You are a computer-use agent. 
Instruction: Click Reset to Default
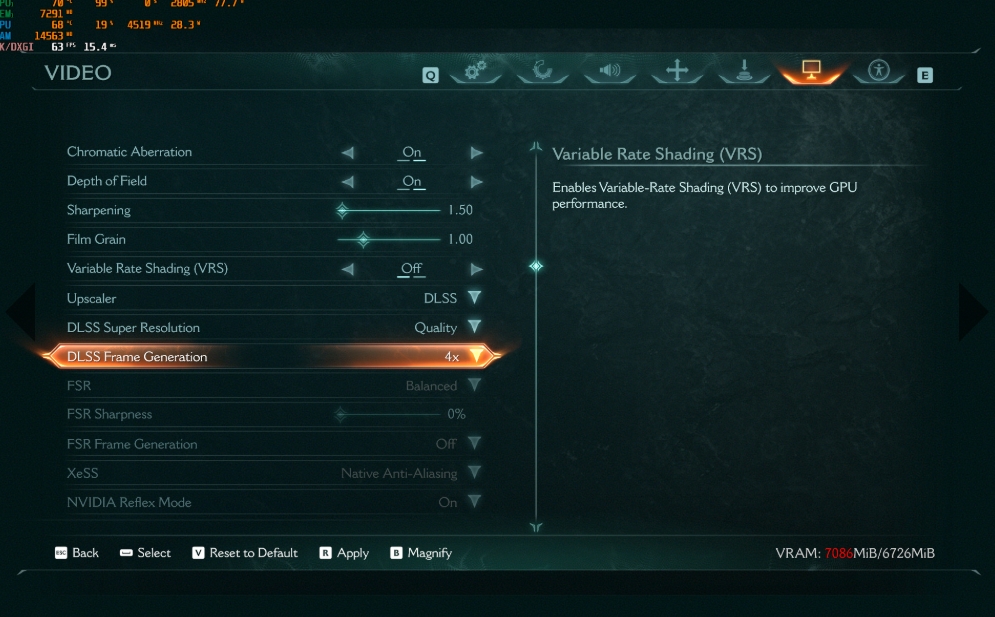pyautogui.click(x=245, y=553)
